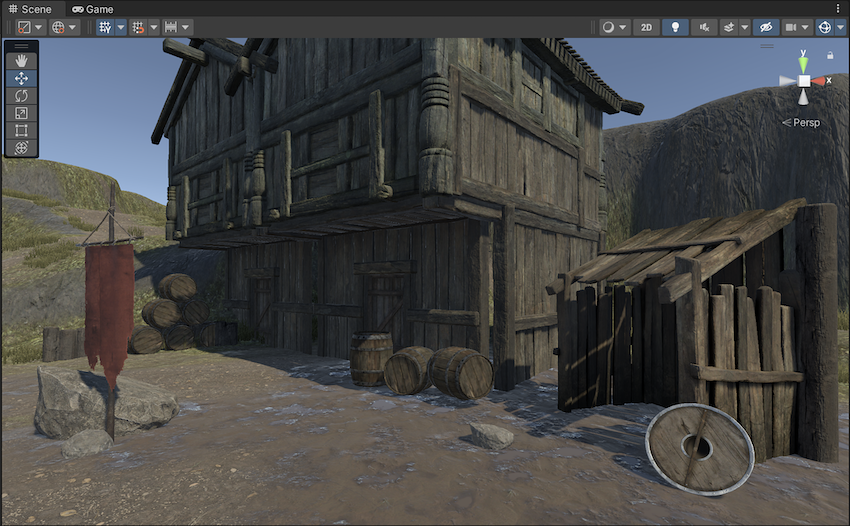Select the Transform tool
The height and width of the screenshot is (526, 850).
point(21,148)
